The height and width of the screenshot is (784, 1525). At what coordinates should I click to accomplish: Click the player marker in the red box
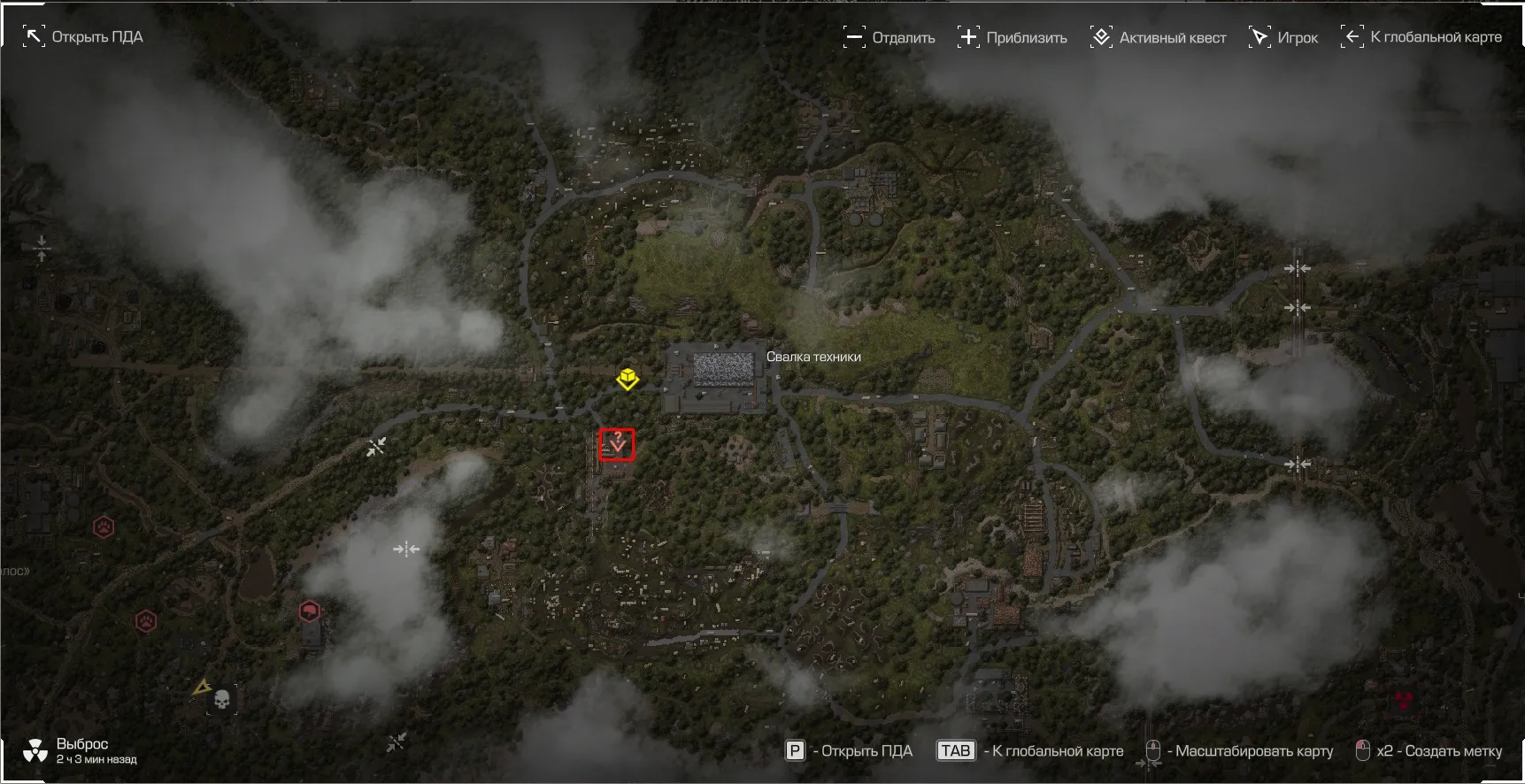[617, 444]
